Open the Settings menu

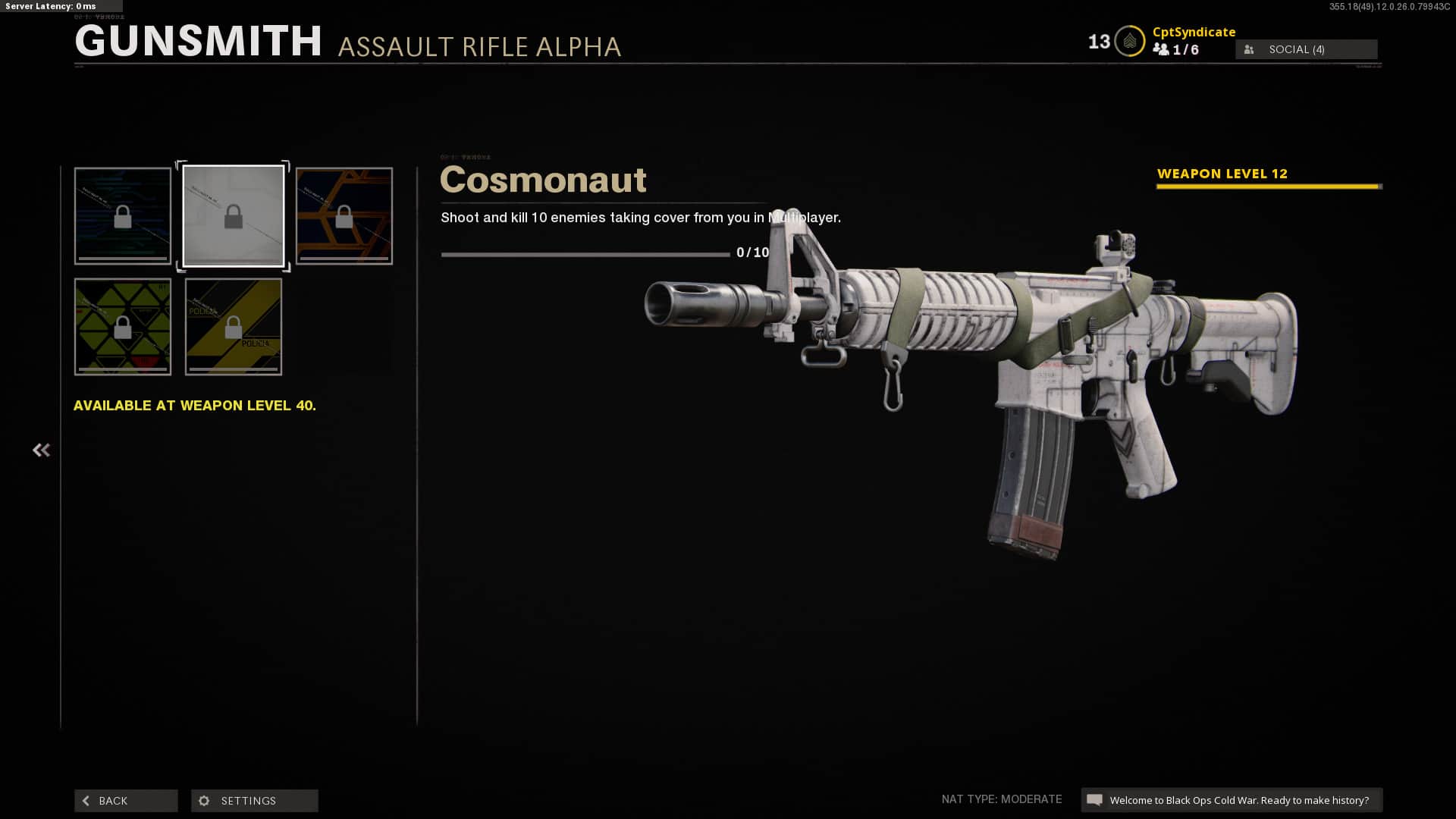[x=254, y=800]
